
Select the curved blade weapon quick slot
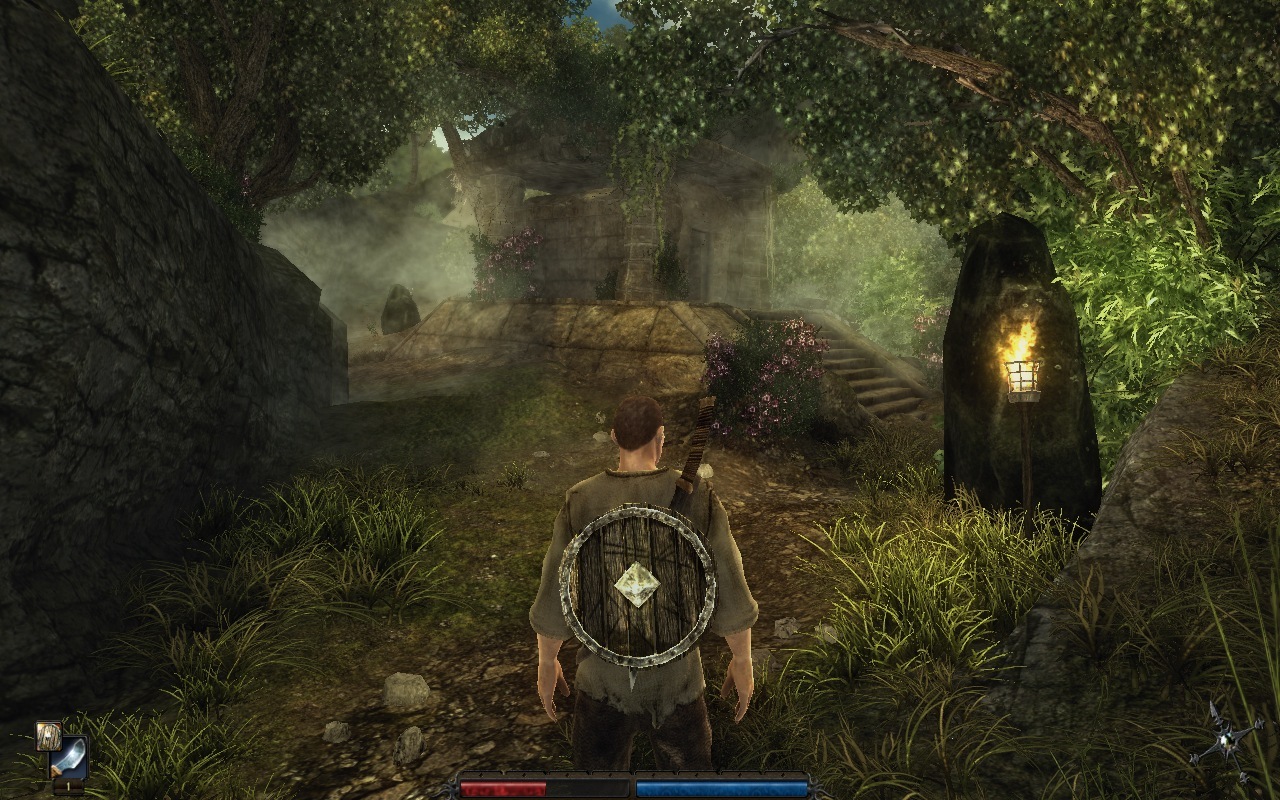[68, 757]
